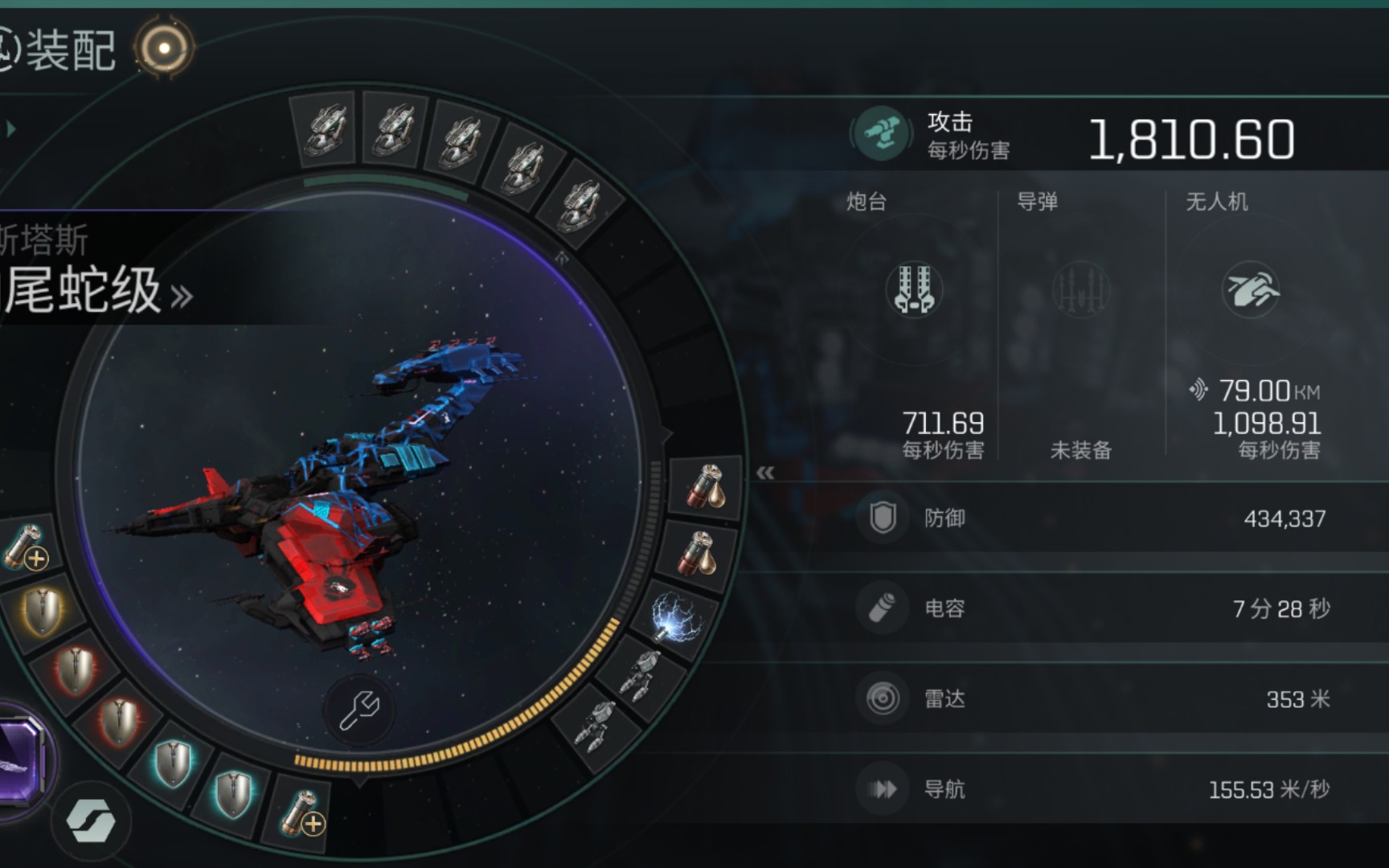Select the 炮台 turret damage icon
Screen dimensions: 1389x868
click(914, 289)
